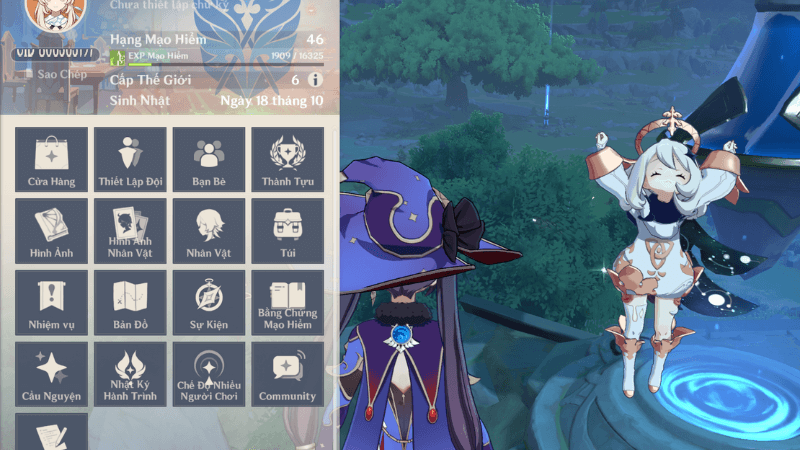Copy the UID with Sao Chép
800x450 pixels.
coord(55,74)
